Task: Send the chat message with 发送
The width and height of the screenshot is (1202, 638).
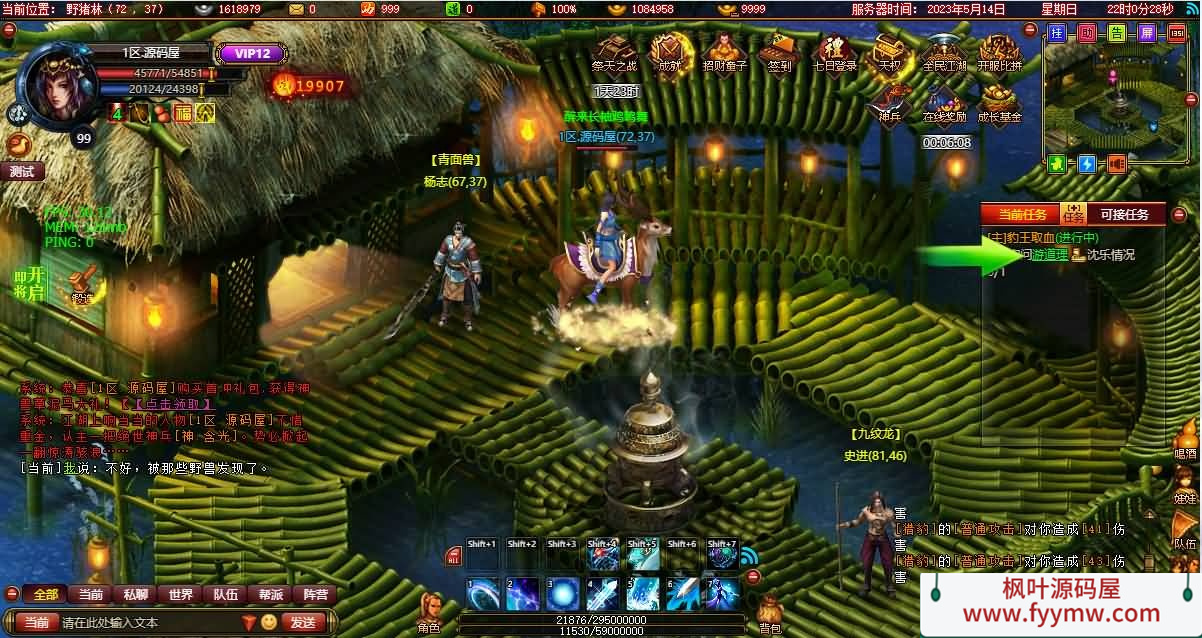Action: (303, 622)
